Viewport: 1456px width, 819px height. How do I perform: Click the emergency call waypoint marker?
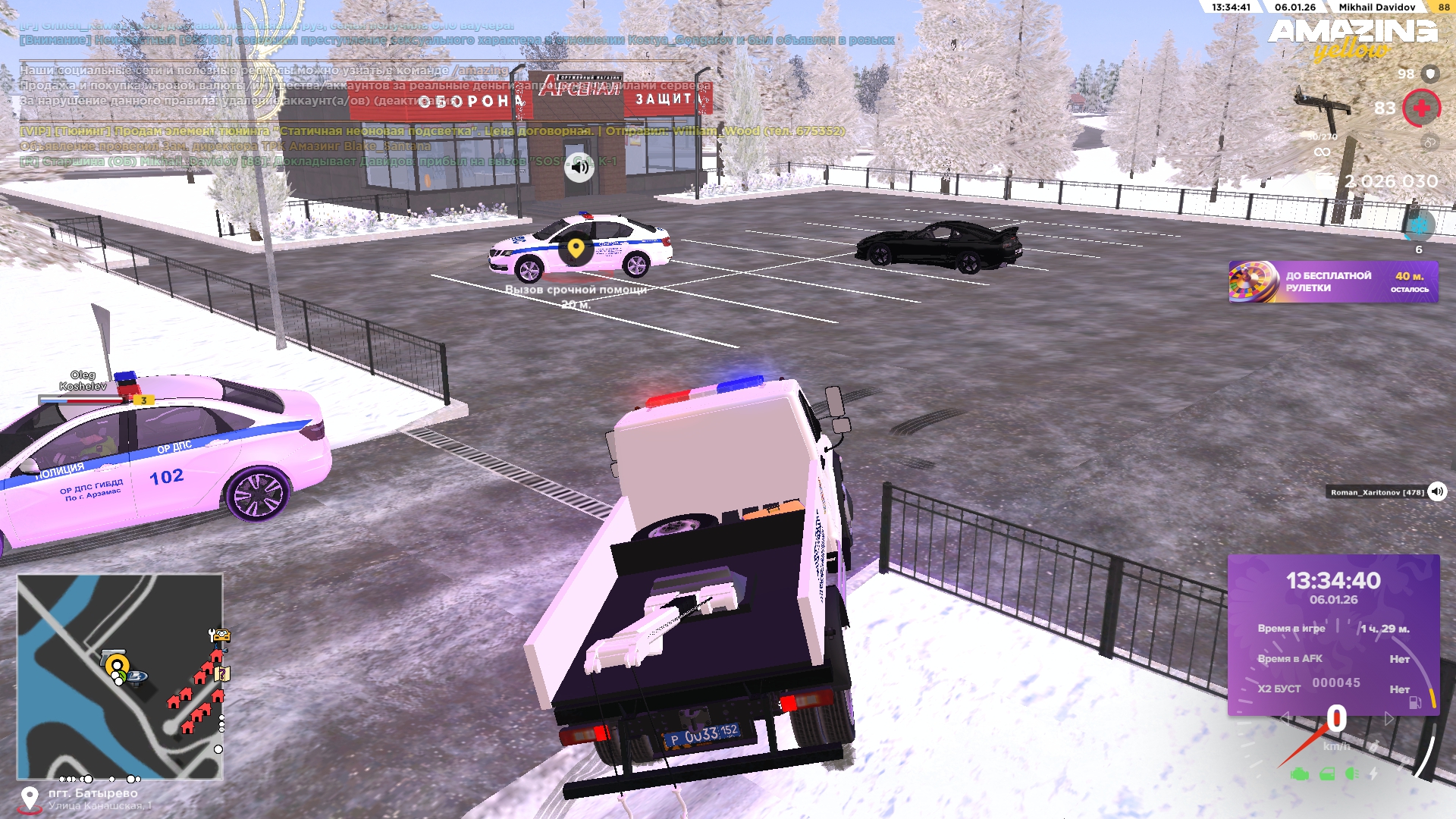click(x=576, y=248)
